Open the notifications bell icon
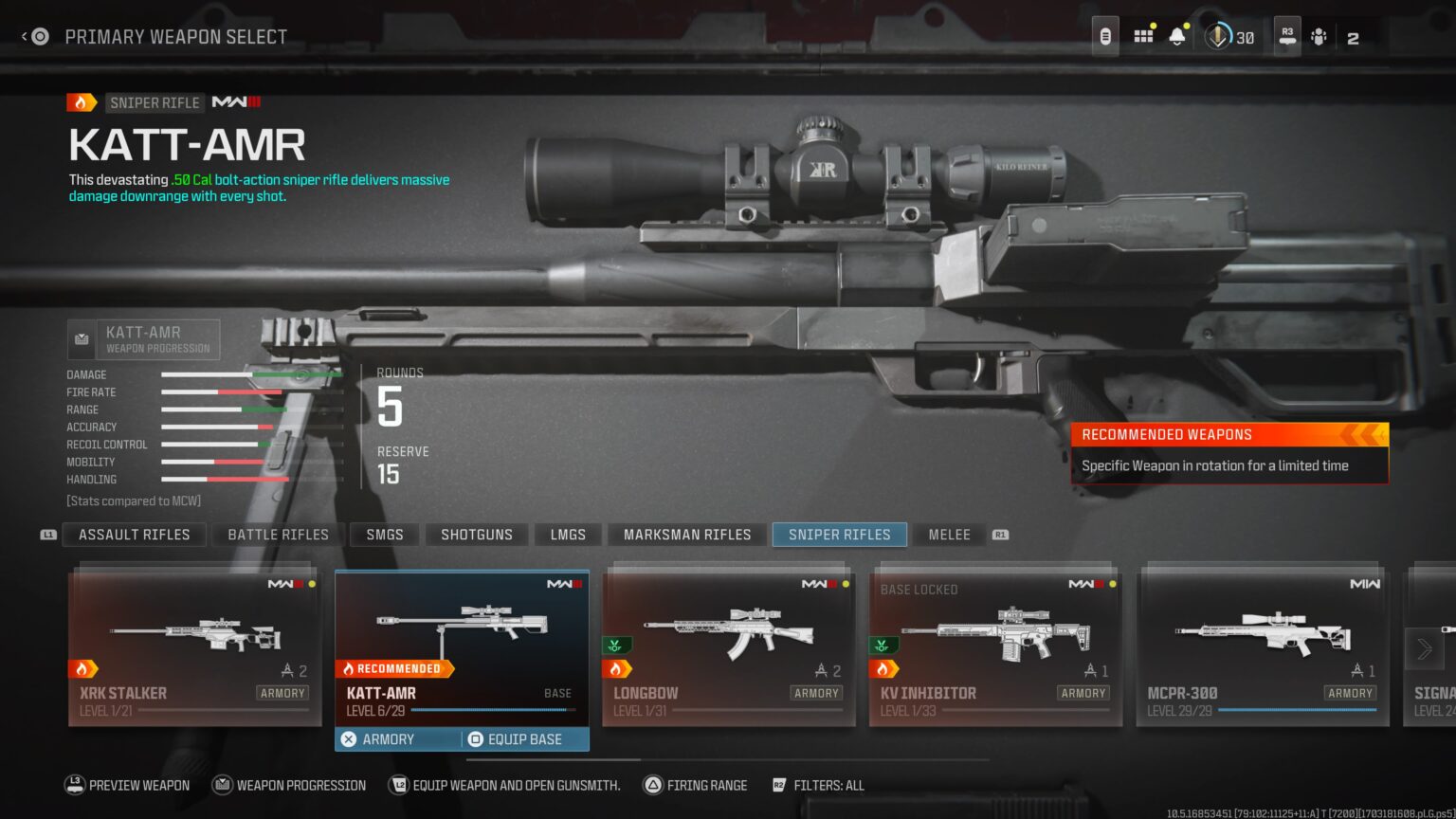 (1177, 34)
